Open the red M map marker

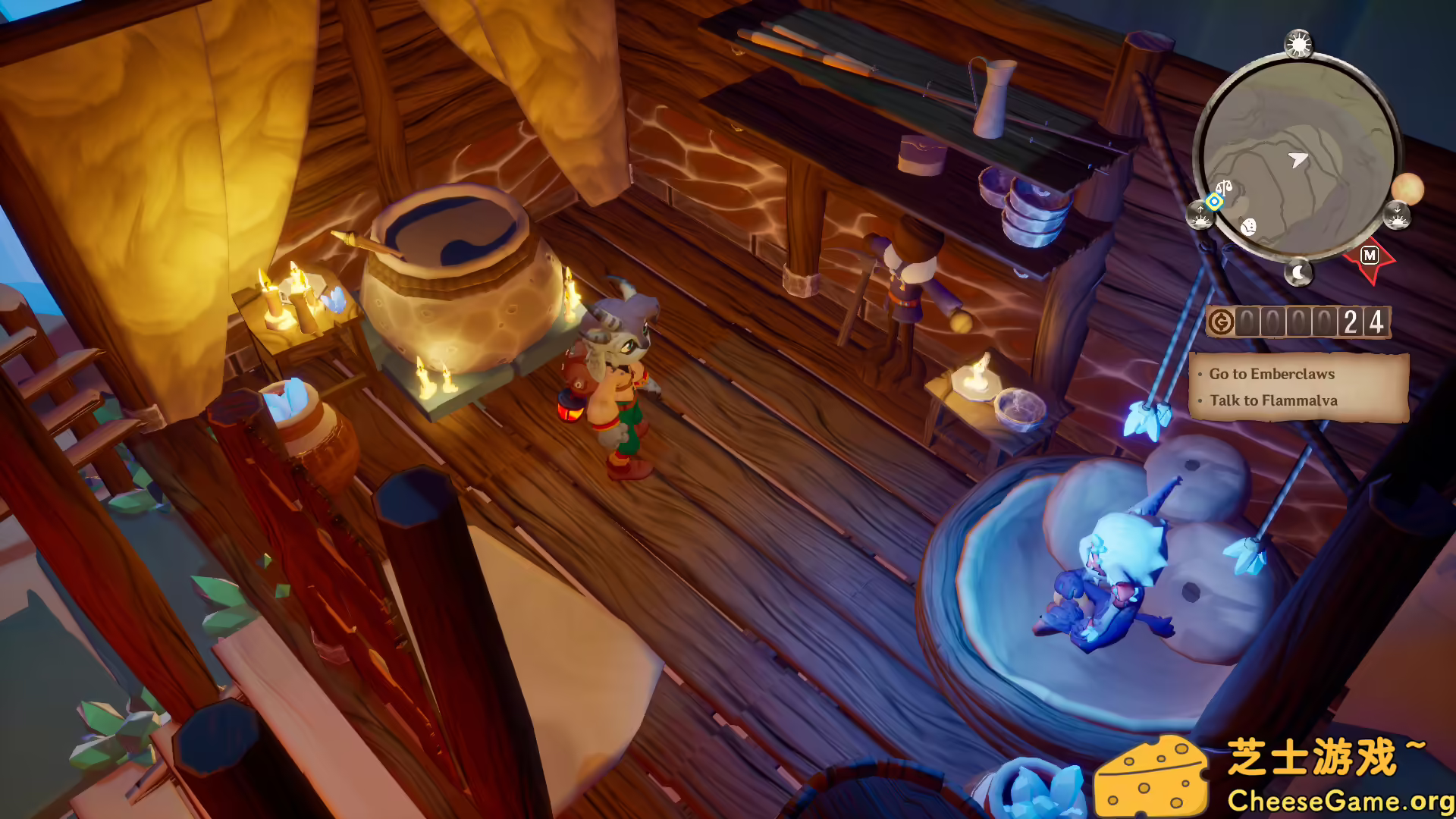[1369, 255]
